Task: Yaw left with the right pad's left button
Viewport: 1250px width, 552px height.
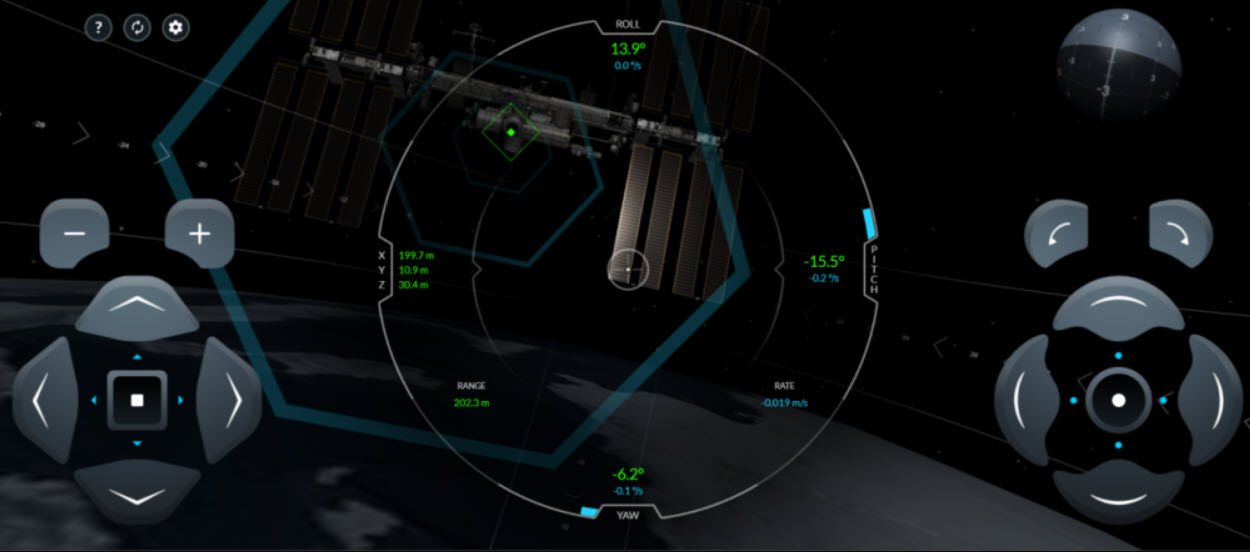Action: pyautogui.click(x=1026, y=401)
